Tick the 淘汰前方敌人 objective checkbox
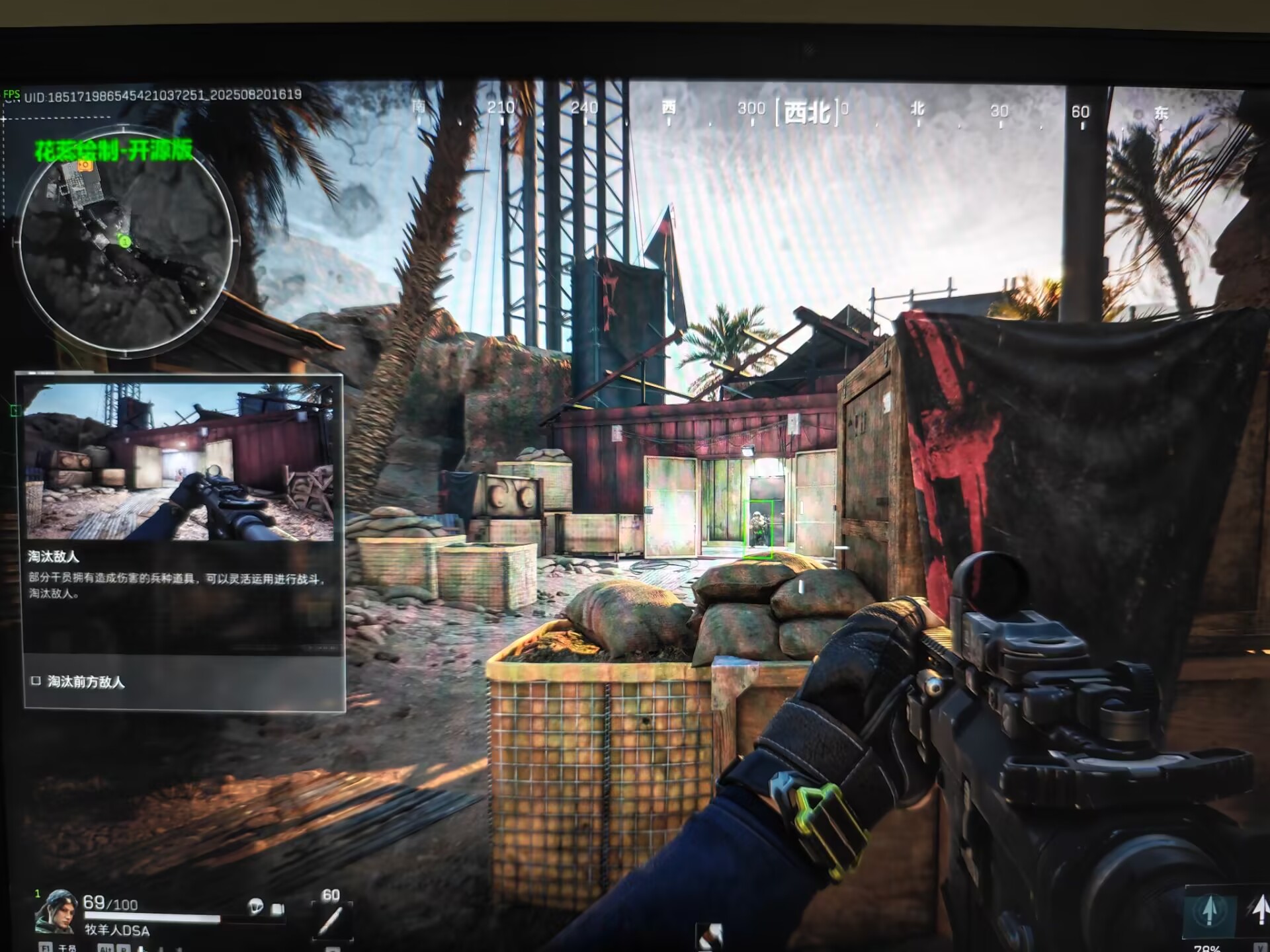The width and height of the screenshot is (1270, 952). click(x=36, y=681)
